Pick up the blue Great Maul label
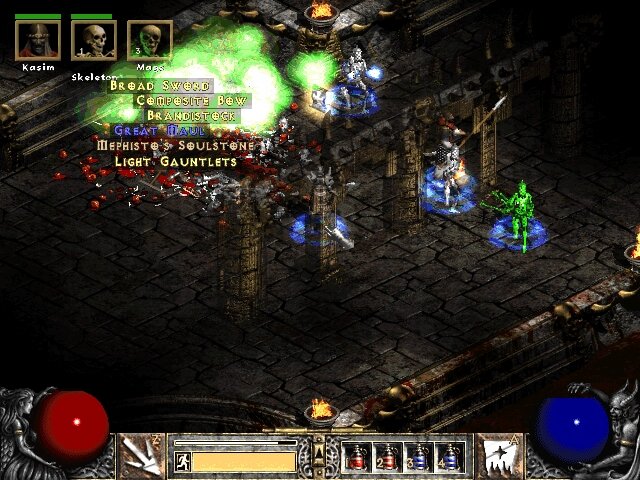Viewport: 640px width, 480px height. pyautogui.click(x=160, y=130)
